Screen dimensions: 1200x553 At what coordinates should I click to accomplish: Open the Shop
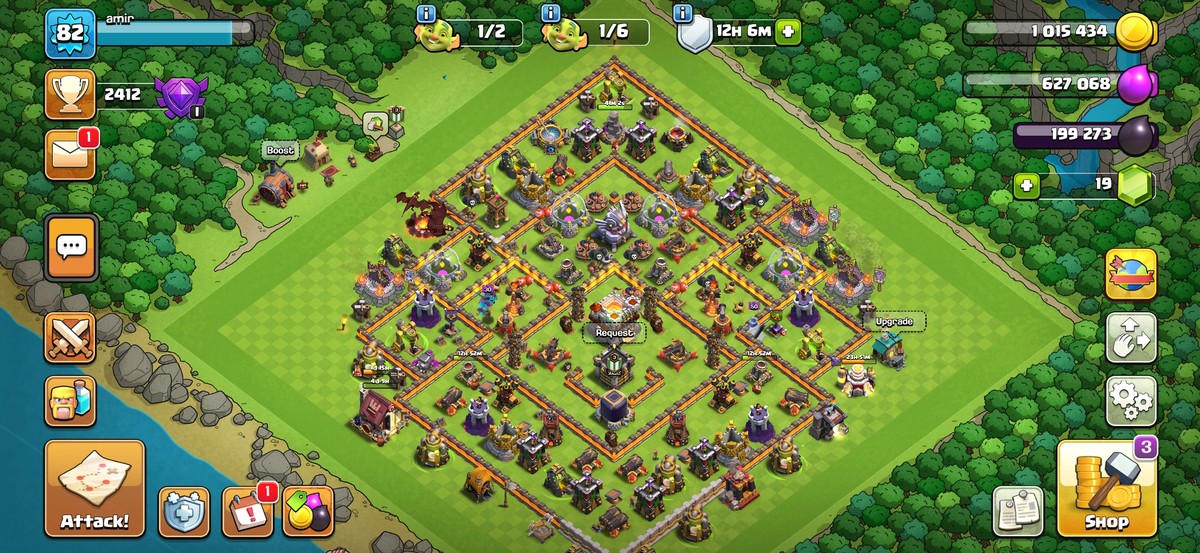pyautogui.click(x=1107, y=488)
